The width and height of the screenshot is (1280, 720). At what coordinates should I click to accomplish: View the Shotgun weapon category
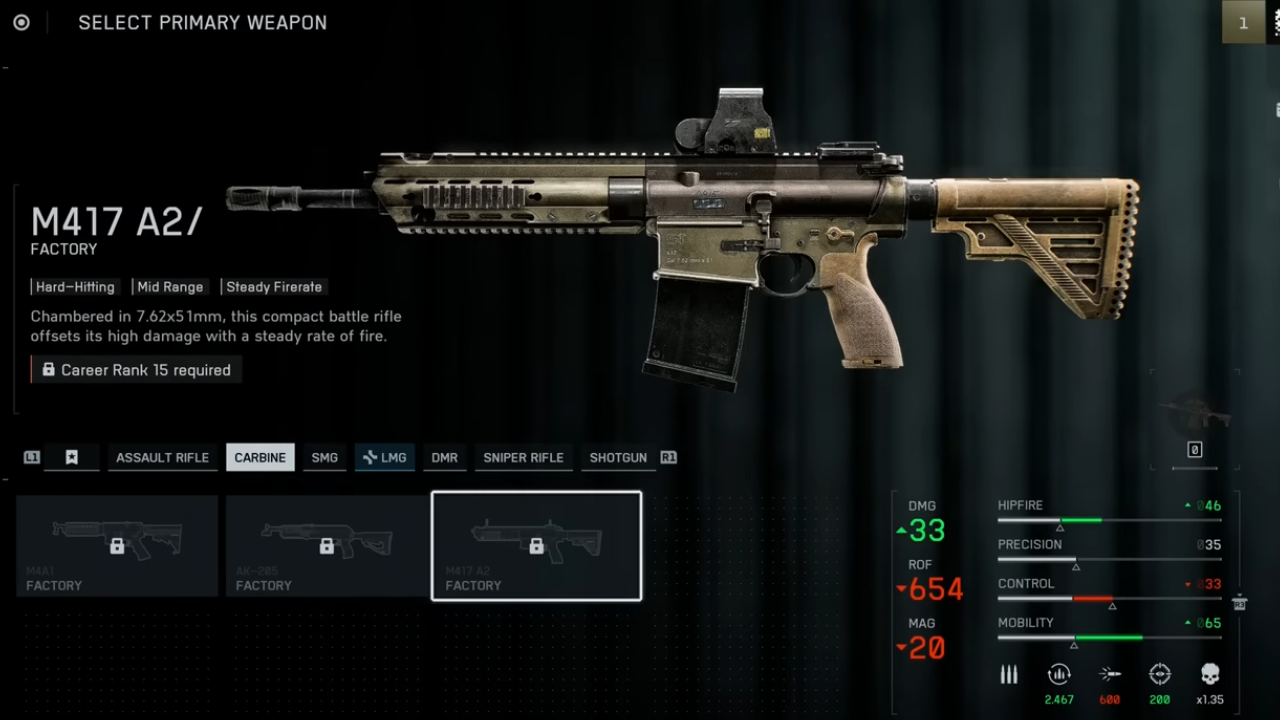(618, 457)
